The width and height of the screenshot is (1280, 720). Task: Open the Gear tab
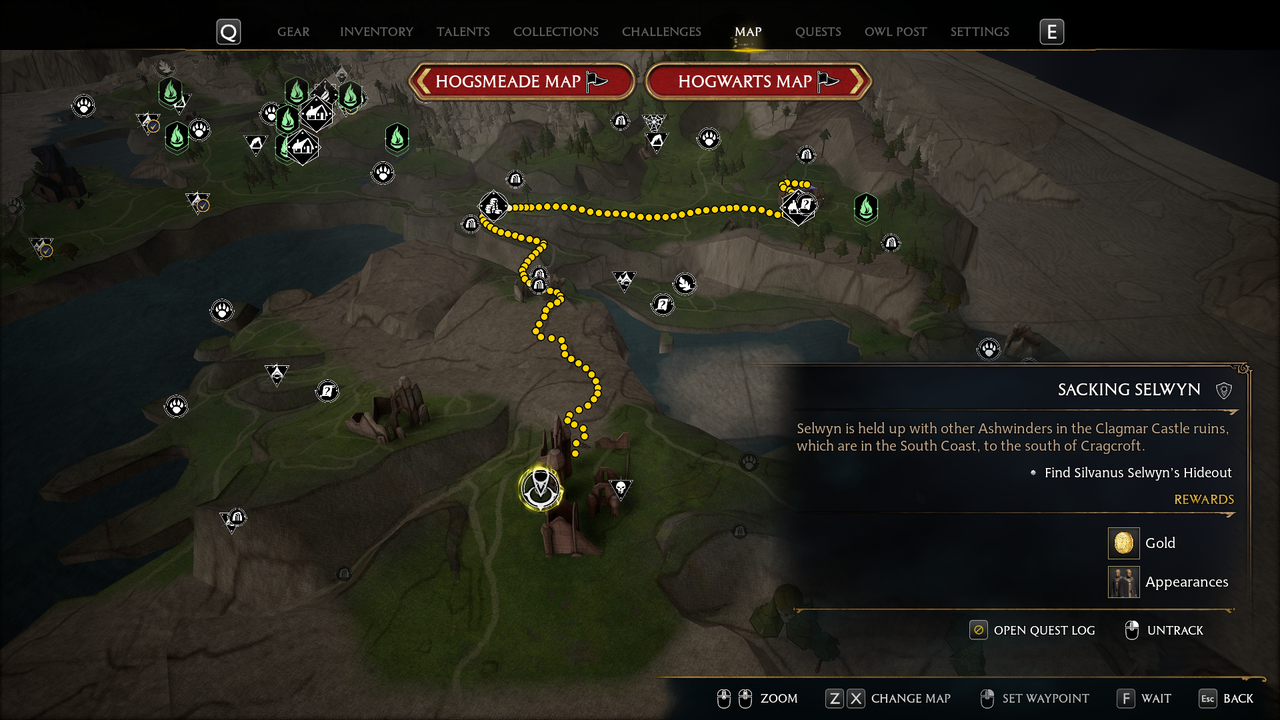(x=293, y=32)
